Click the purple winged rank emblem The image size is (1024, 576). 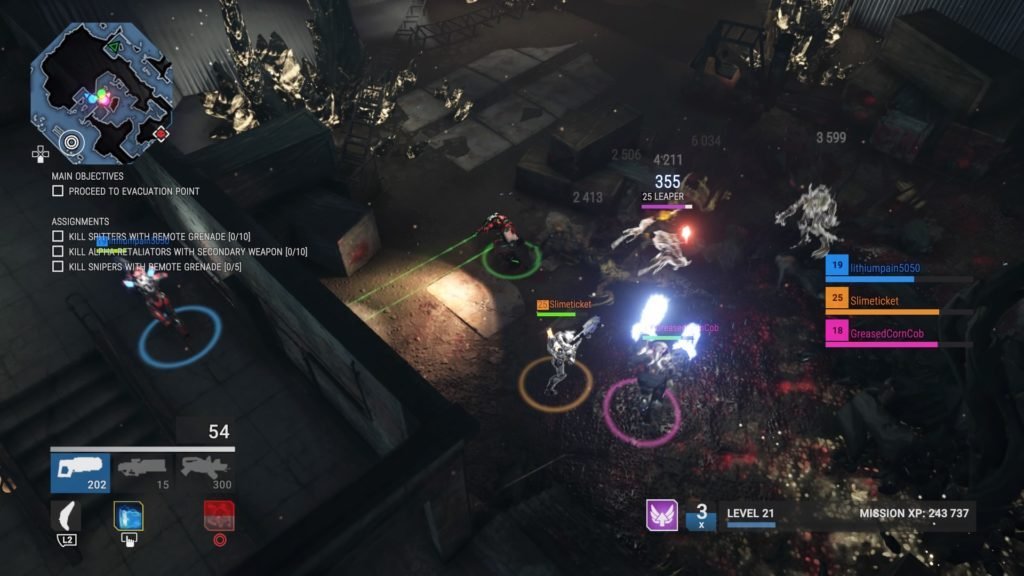tap(661, 516)
